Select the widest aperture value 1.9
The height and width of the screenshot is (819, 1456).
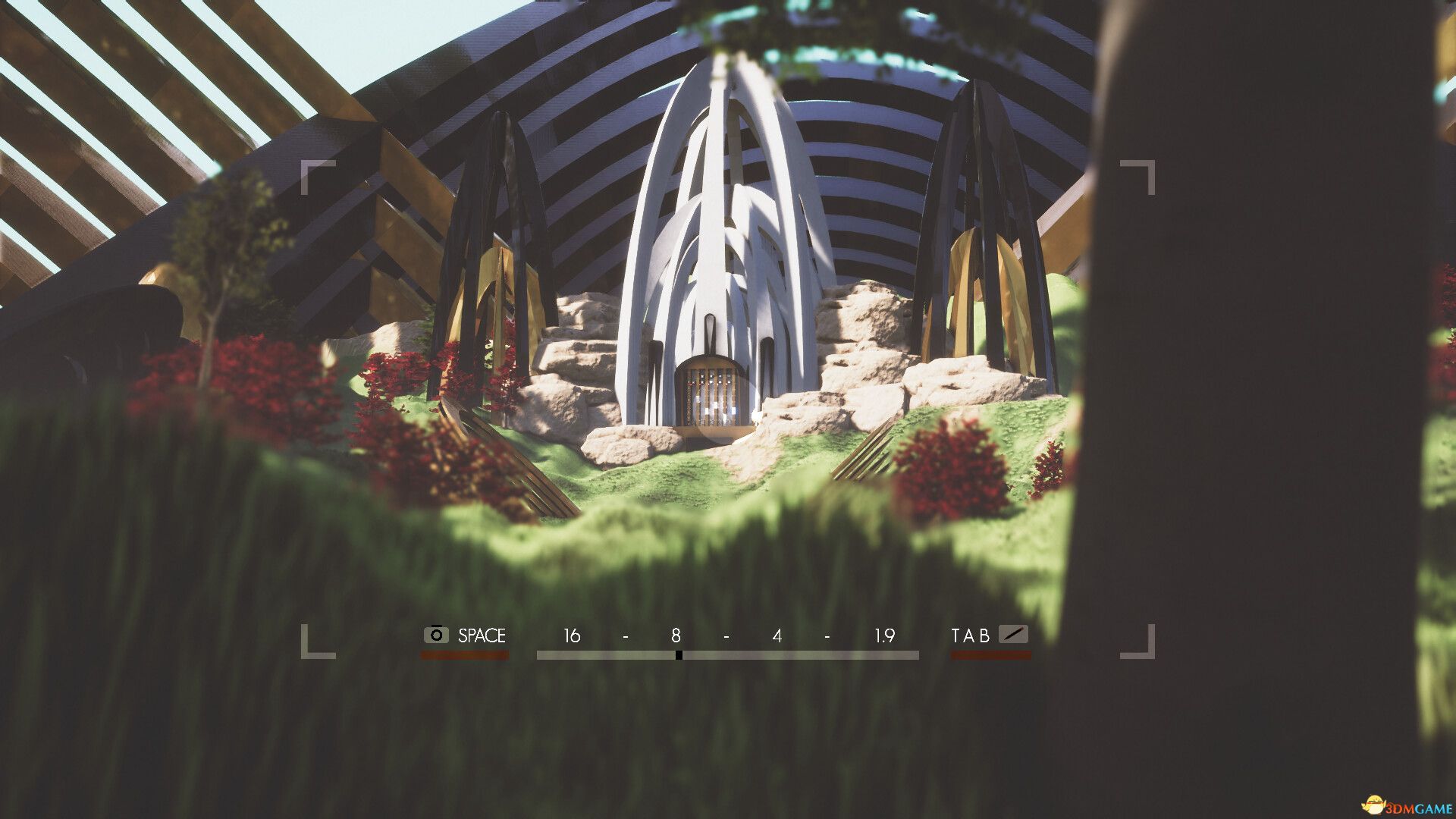(886, 636)
